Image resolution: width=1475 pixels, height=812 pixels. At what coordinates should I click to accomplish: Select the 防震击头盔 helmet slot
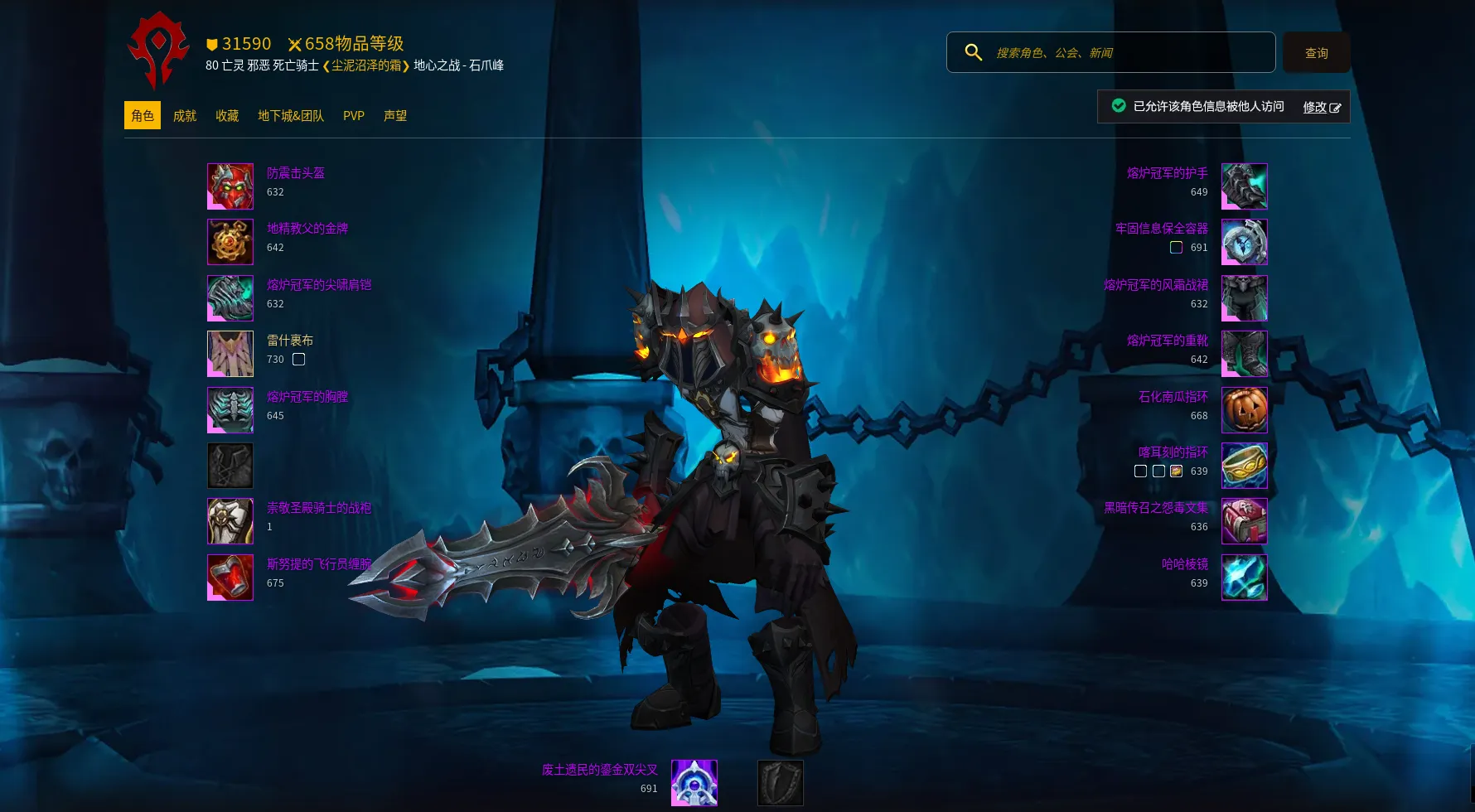tap(230, 186)
